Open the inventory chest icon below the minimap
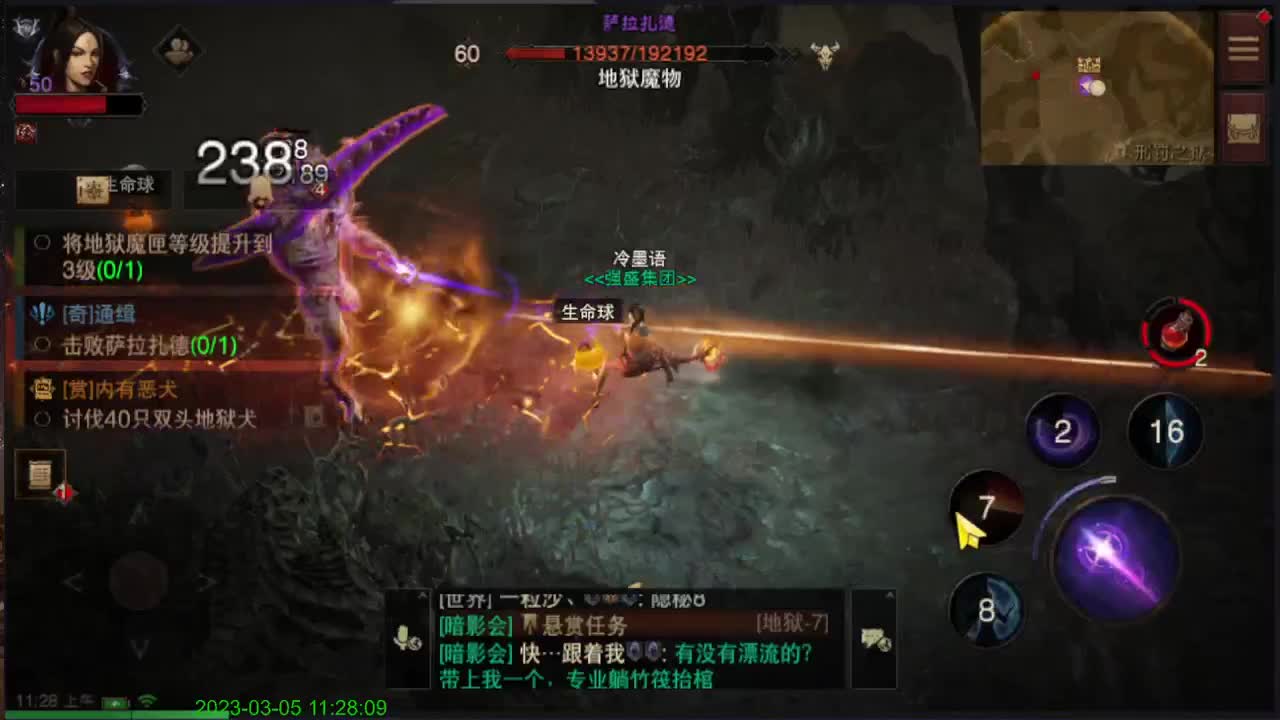Screen dimensions: 1280x720 pos(1243,125)
